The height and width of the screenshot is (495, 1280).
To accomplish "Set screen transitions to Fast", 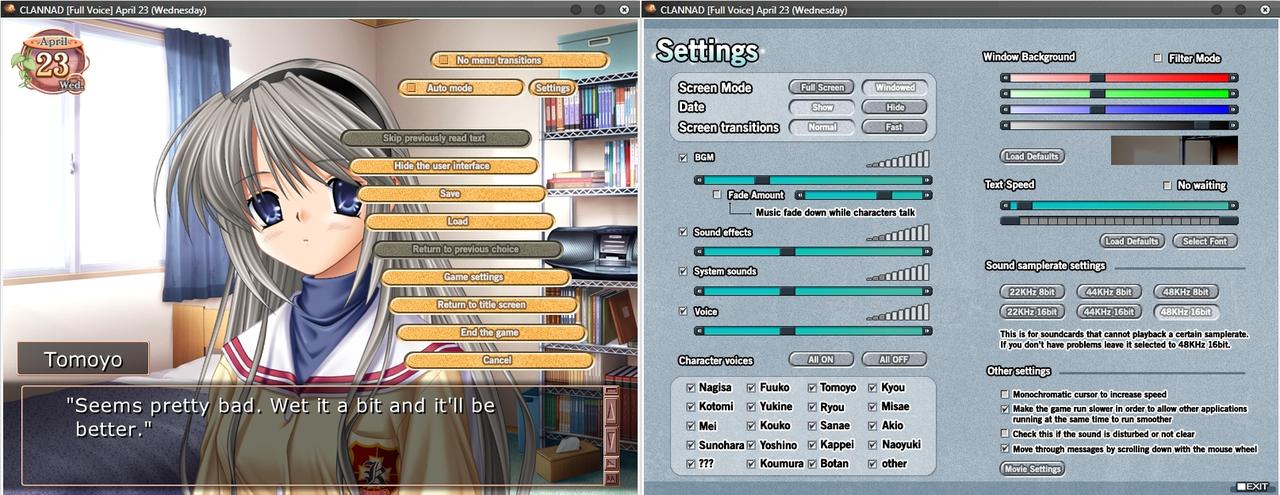I will click(x=894, y=127).
